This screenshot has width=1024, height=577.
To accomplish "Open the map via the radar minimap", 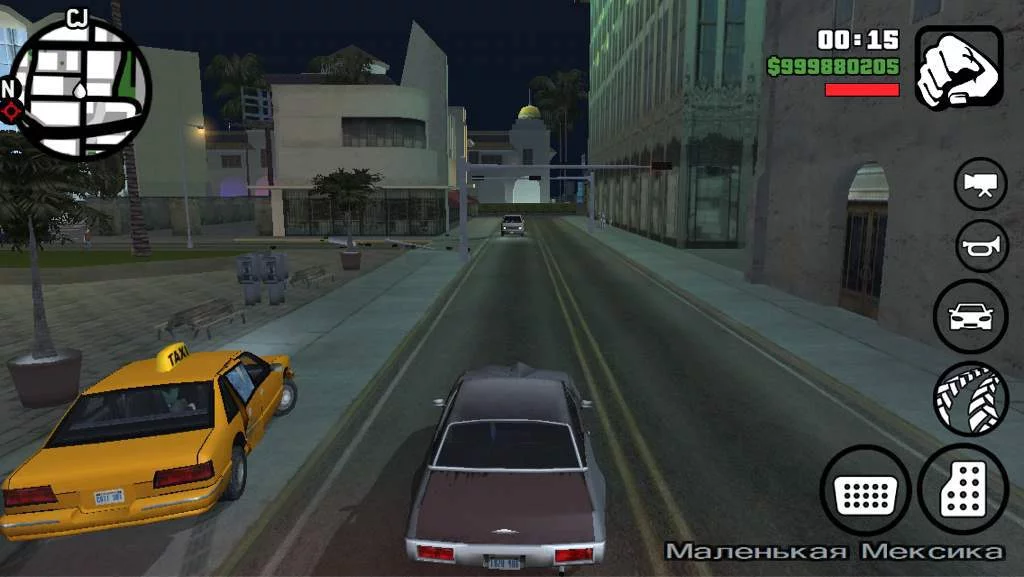I will click(81, 88).
